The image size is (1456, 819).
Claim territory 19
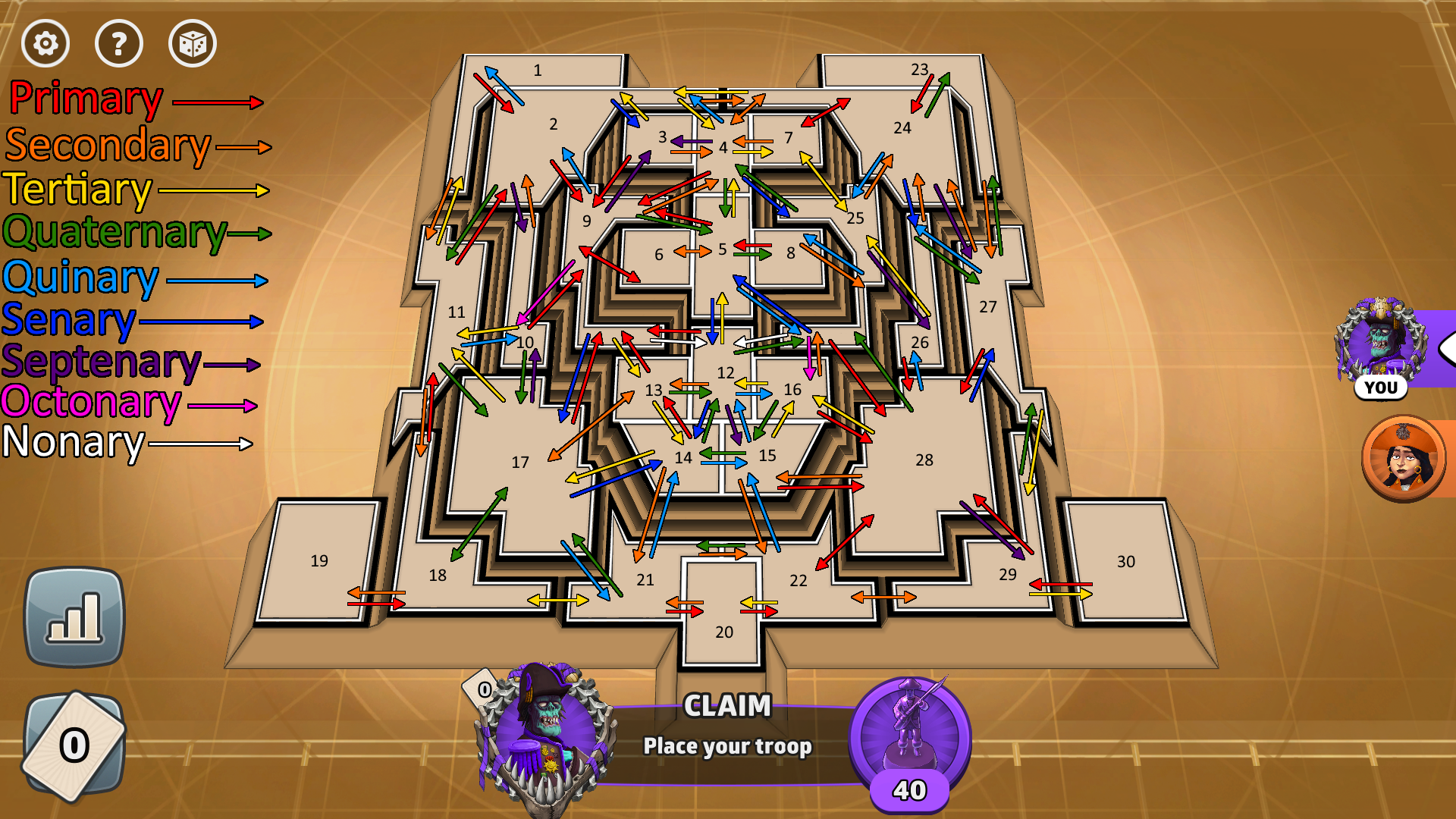pyautogui.click(x=319, y=561)
